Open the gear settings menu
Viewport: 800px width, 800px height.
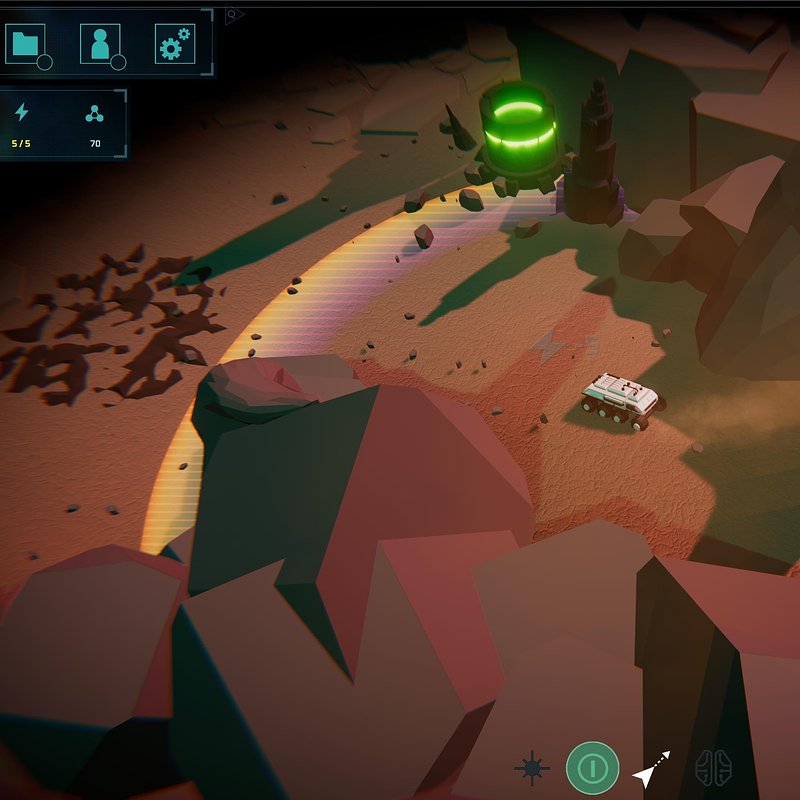pos(173,44)
